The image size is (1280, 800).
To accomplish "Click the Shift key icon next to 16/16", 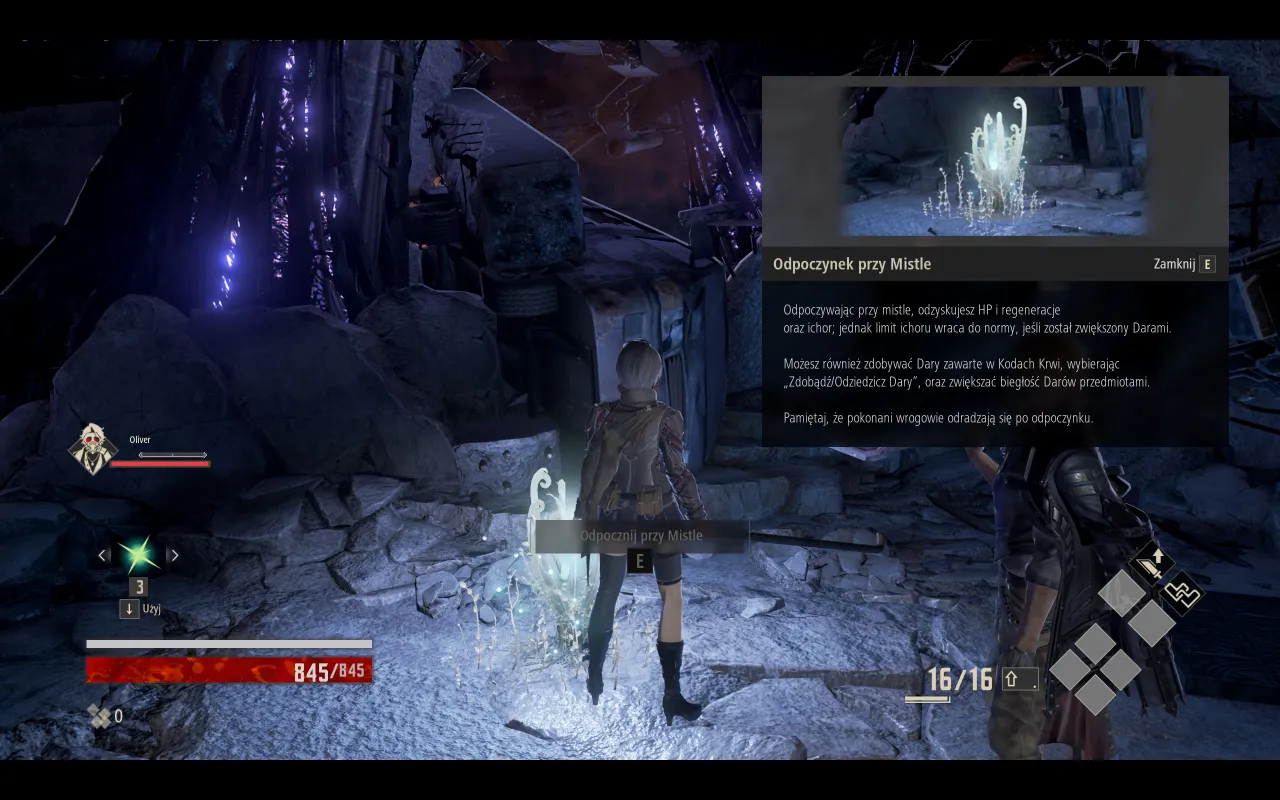I will (1018, 679).
